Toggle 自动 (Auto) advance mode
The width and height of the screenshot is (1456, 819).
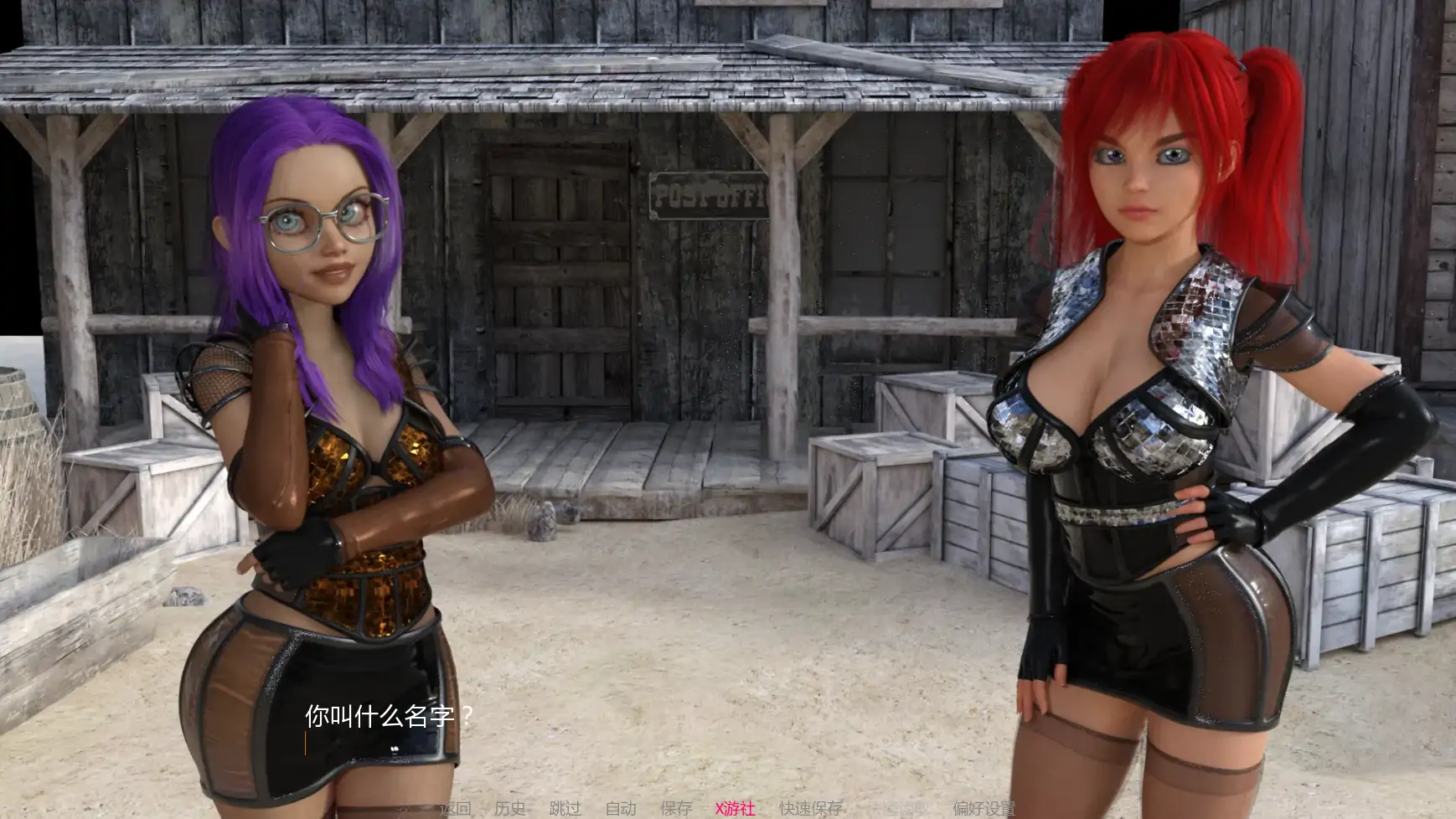[621, 808]
